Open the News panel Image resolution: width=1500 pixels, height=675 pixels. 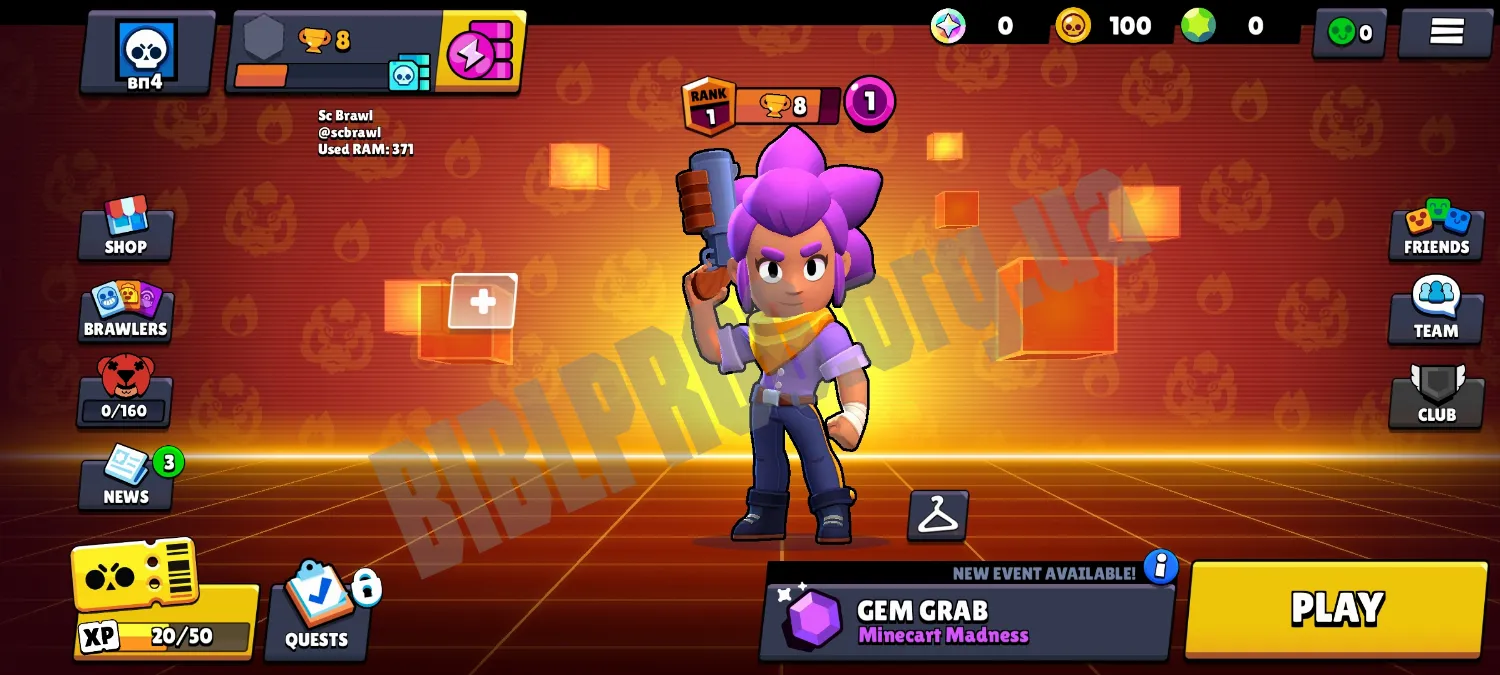point(126,480)
